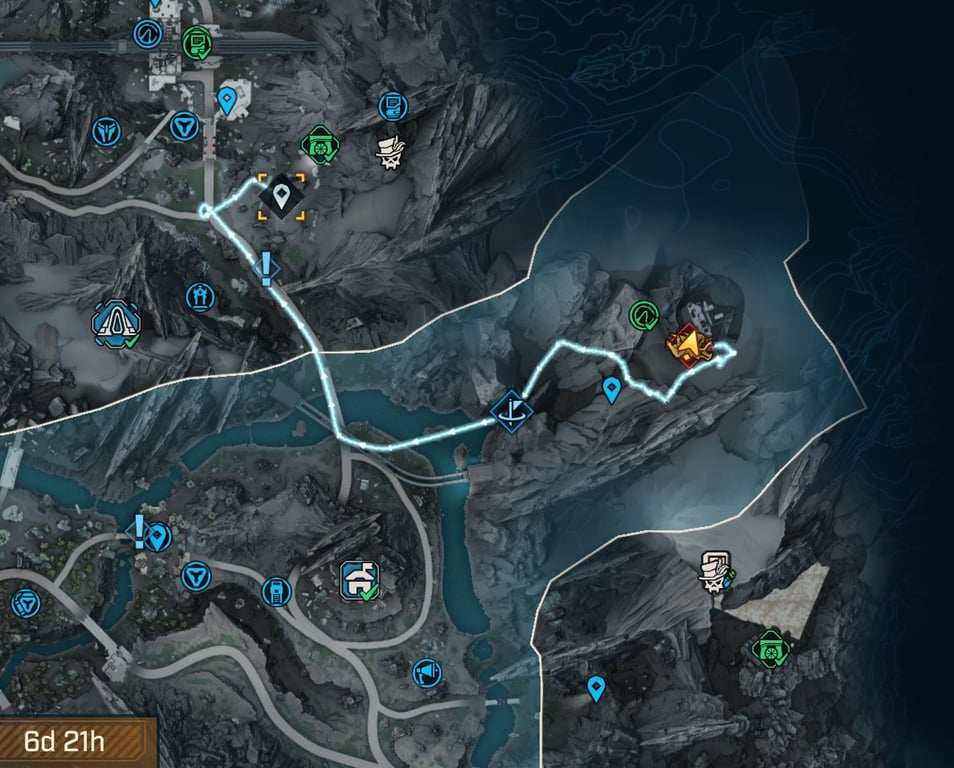954x768 pixels.
Task: Click the blue exclamation marker on the route
Action: 266,267
